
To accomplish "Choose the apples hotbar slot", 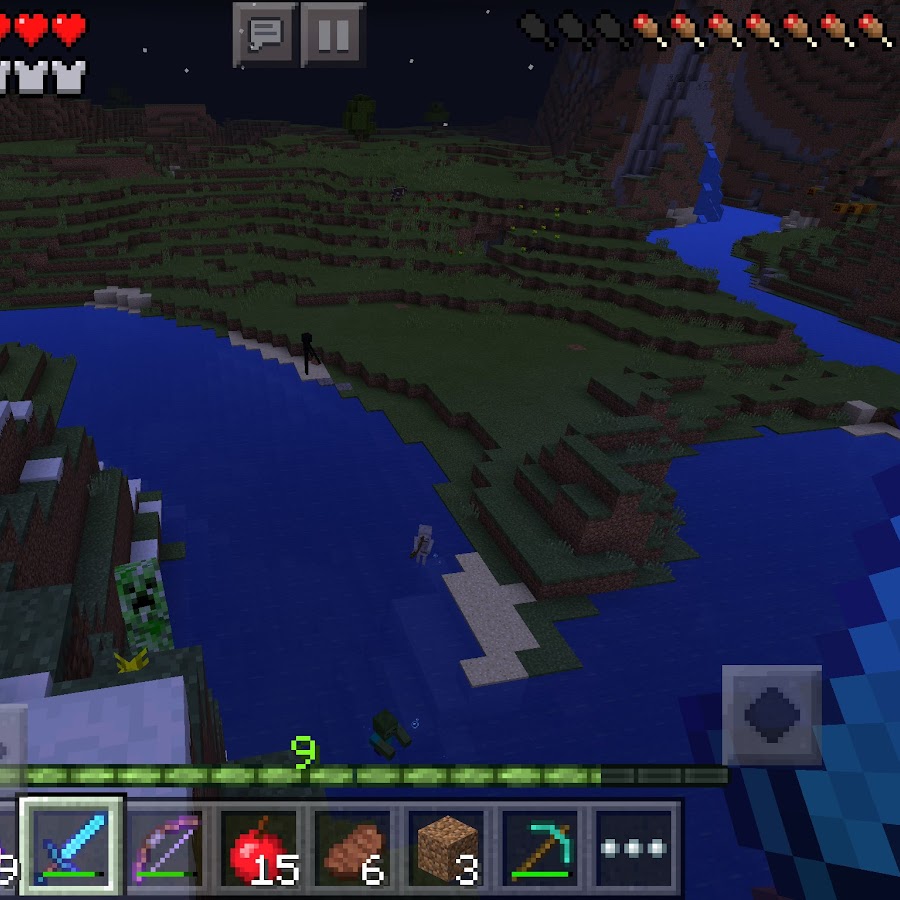I will [x=259, y=846].
